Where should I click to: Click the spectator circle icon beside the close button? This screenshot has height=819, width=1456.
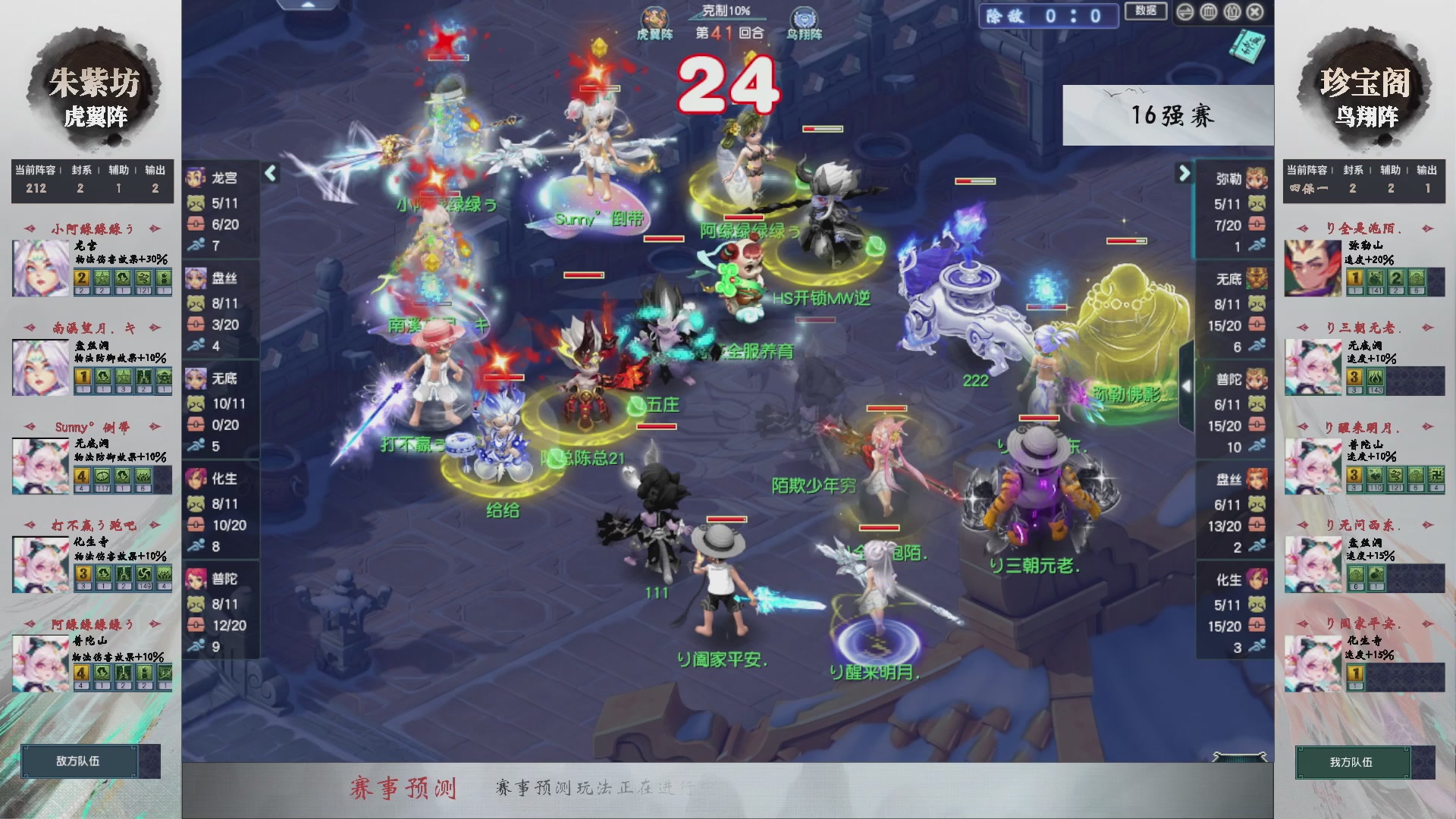click(x=1231, y=12)
